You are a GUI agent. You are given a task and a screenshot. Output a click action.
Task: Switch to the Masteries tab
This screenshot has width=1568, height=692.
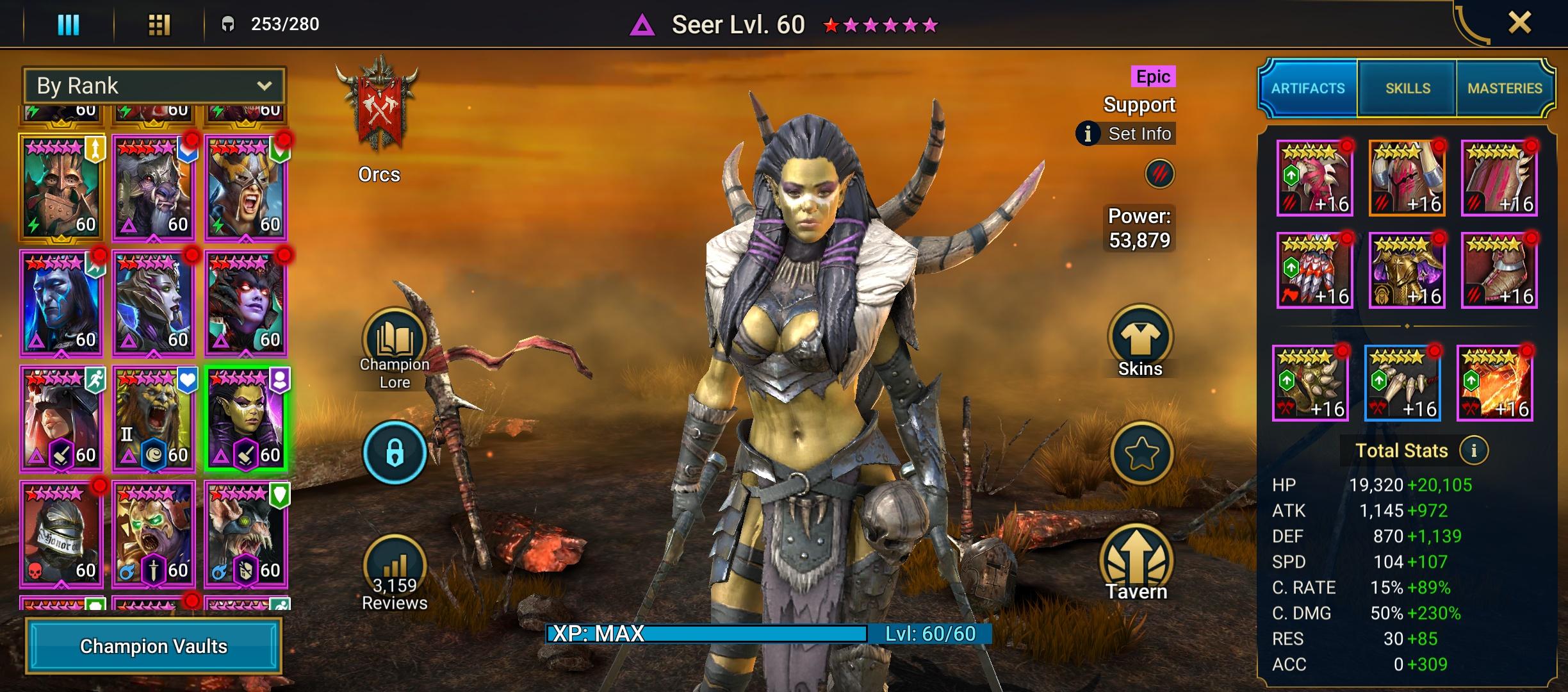click(x=1504, y=88)
